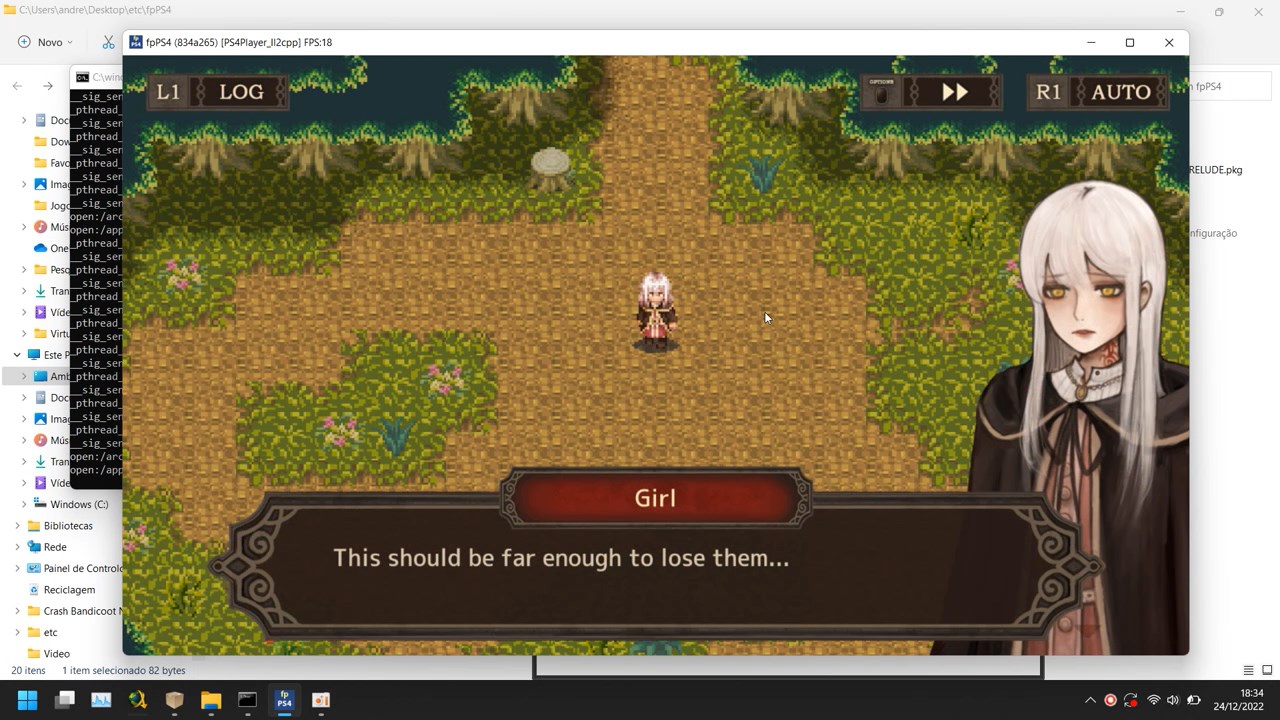Collapse the Este PC tree node

point(16,354)
